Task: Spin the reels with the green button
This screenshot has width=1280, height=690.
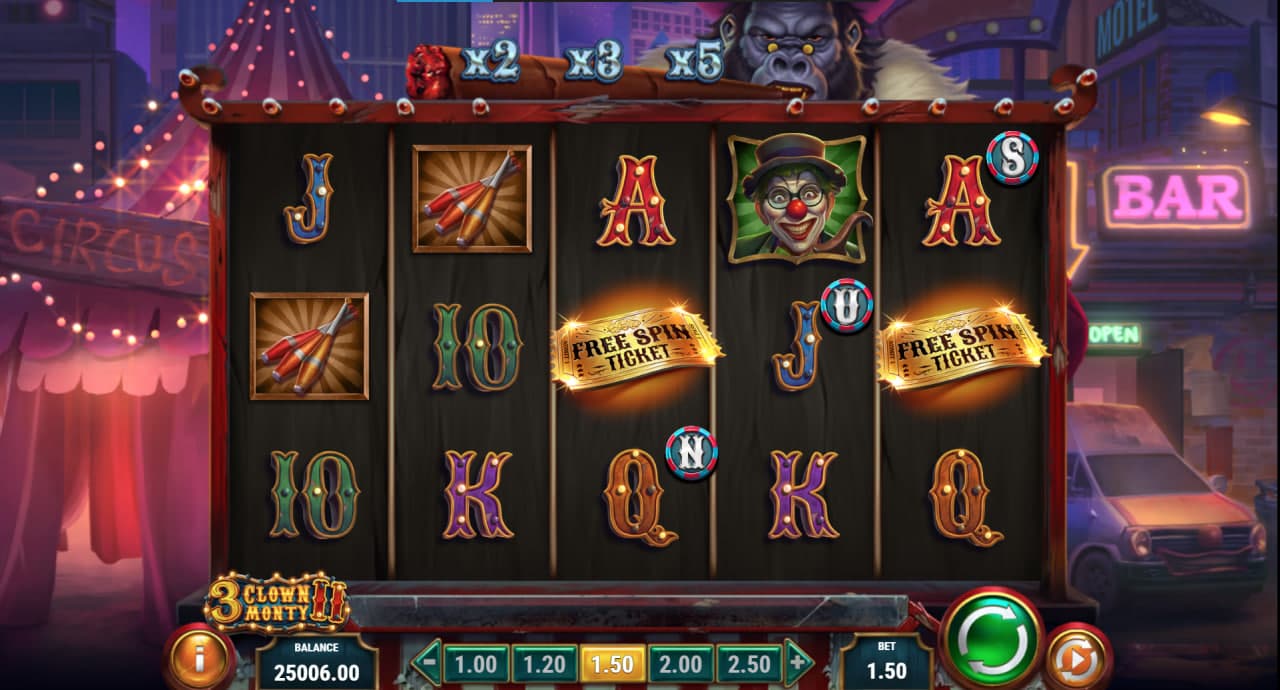Action: [992, 637]
